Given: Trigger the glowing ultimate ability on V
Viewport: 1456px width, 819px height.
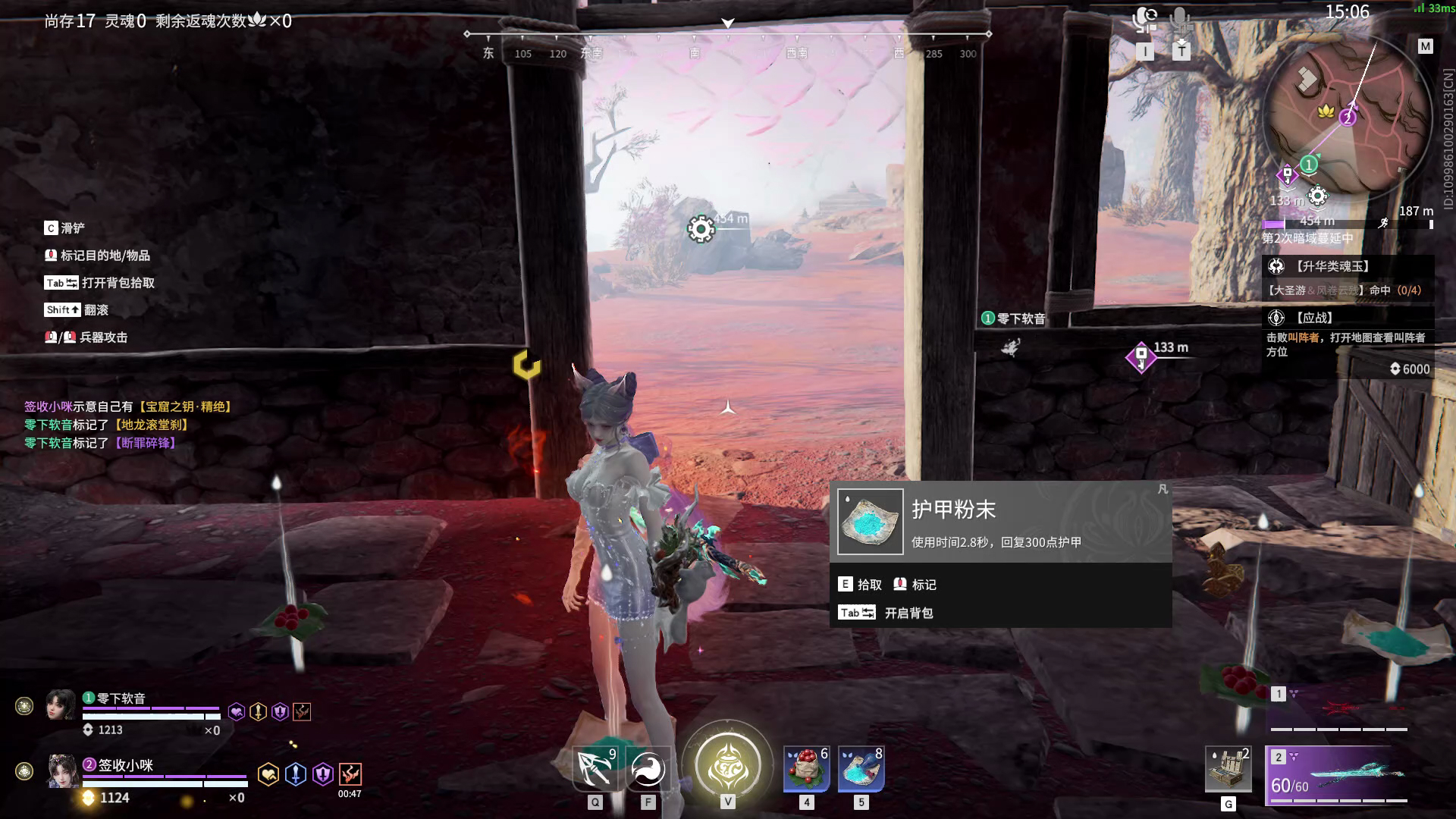Looking at the screenshot, I should coord(728,766).
